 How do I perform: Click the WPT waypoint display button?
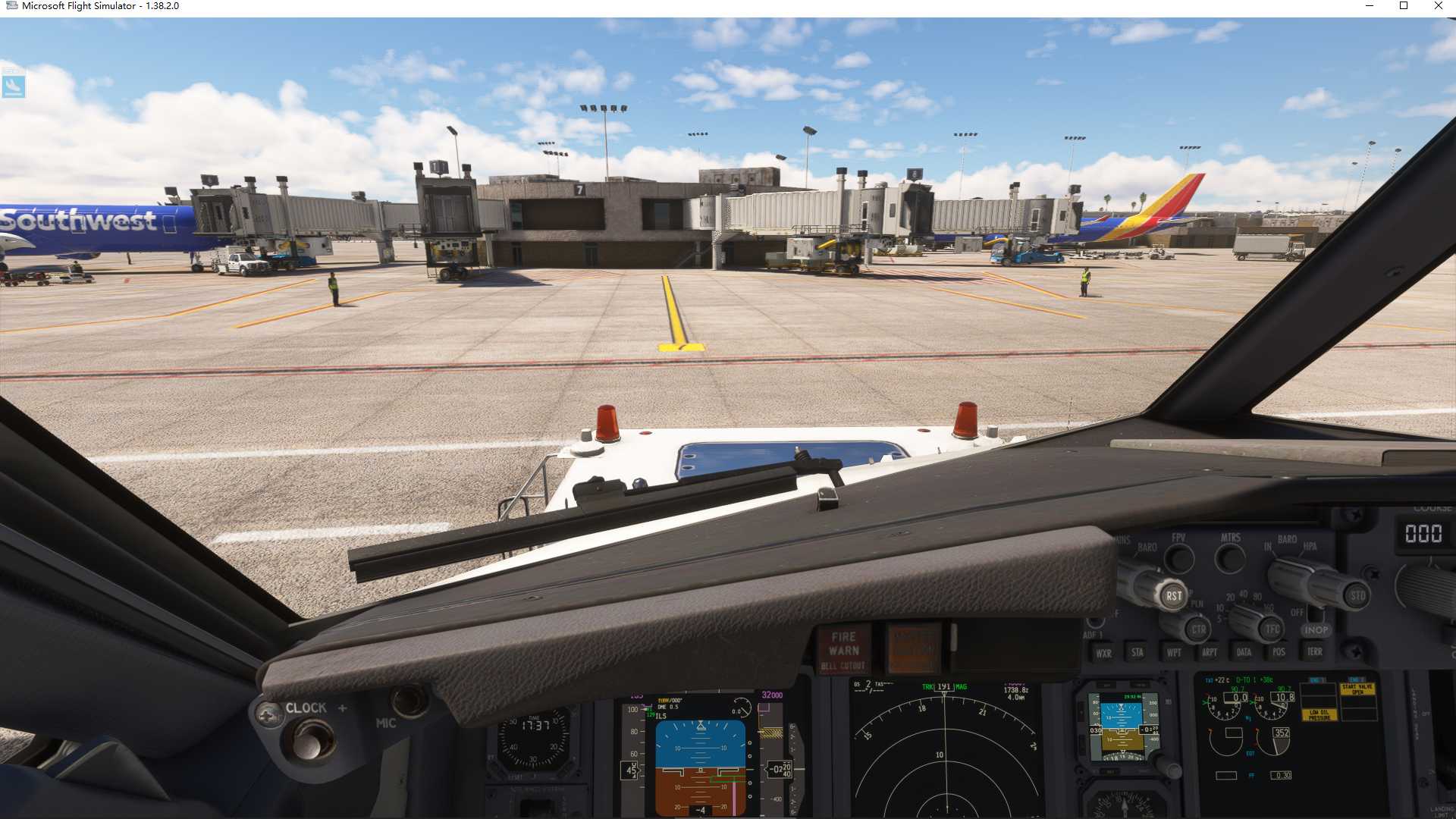pos(1175,653)
